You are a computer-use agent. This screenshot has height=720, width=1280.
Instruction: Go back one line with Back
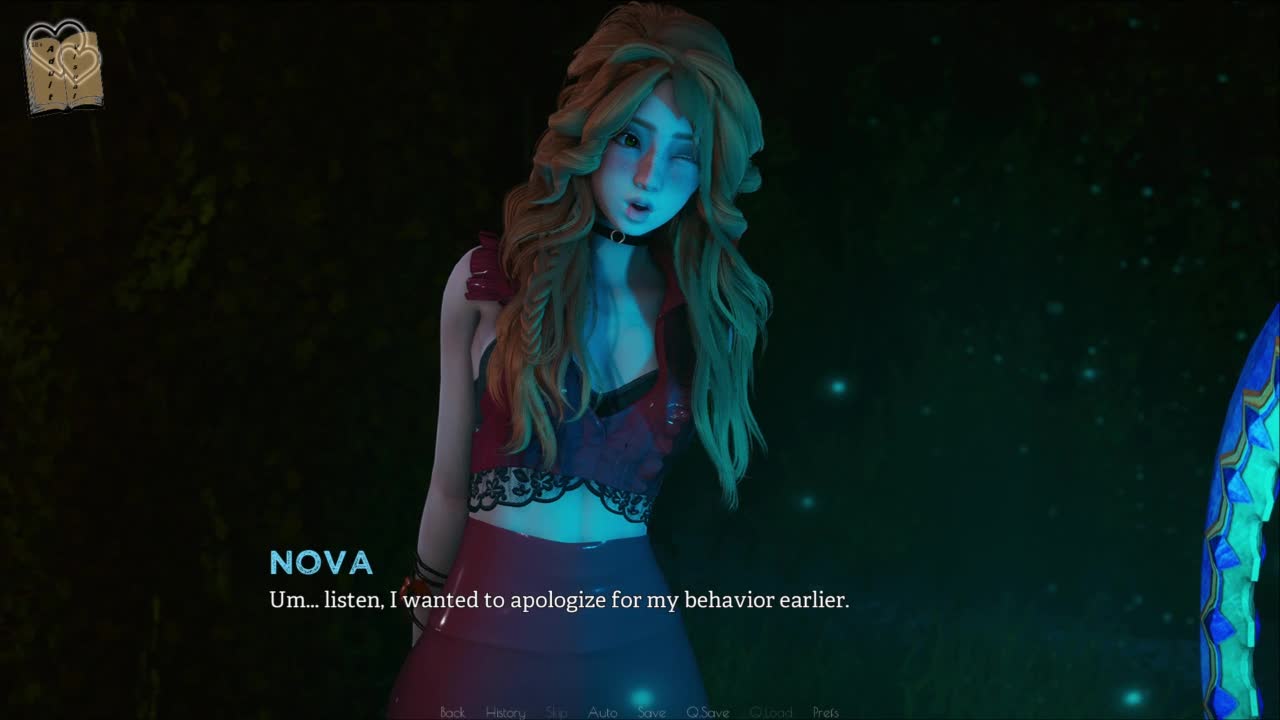(x=452, y=712)
